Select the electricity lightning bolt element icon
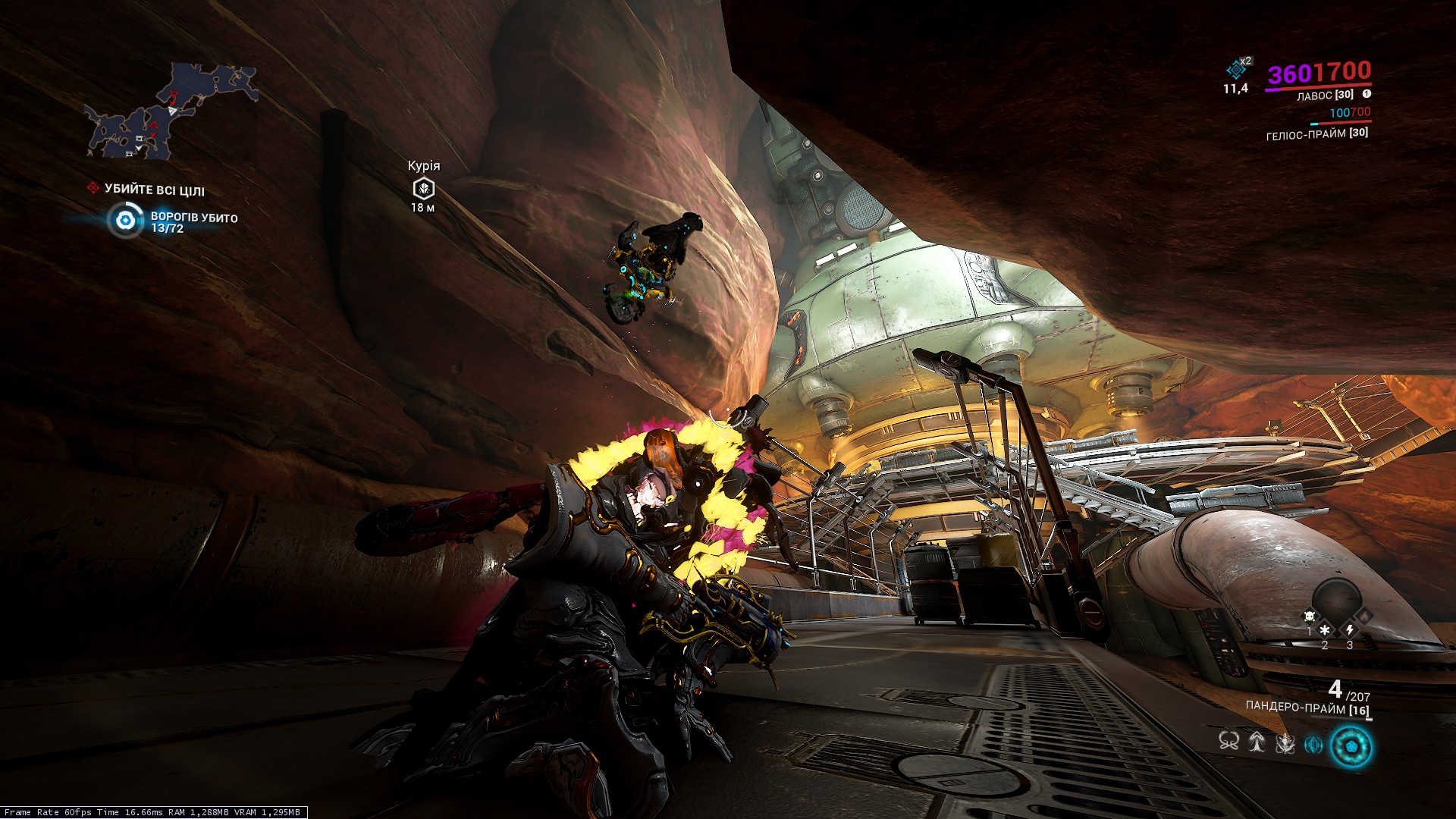This screenshot has height=819, width=1456. click(x=1350, y=629)
